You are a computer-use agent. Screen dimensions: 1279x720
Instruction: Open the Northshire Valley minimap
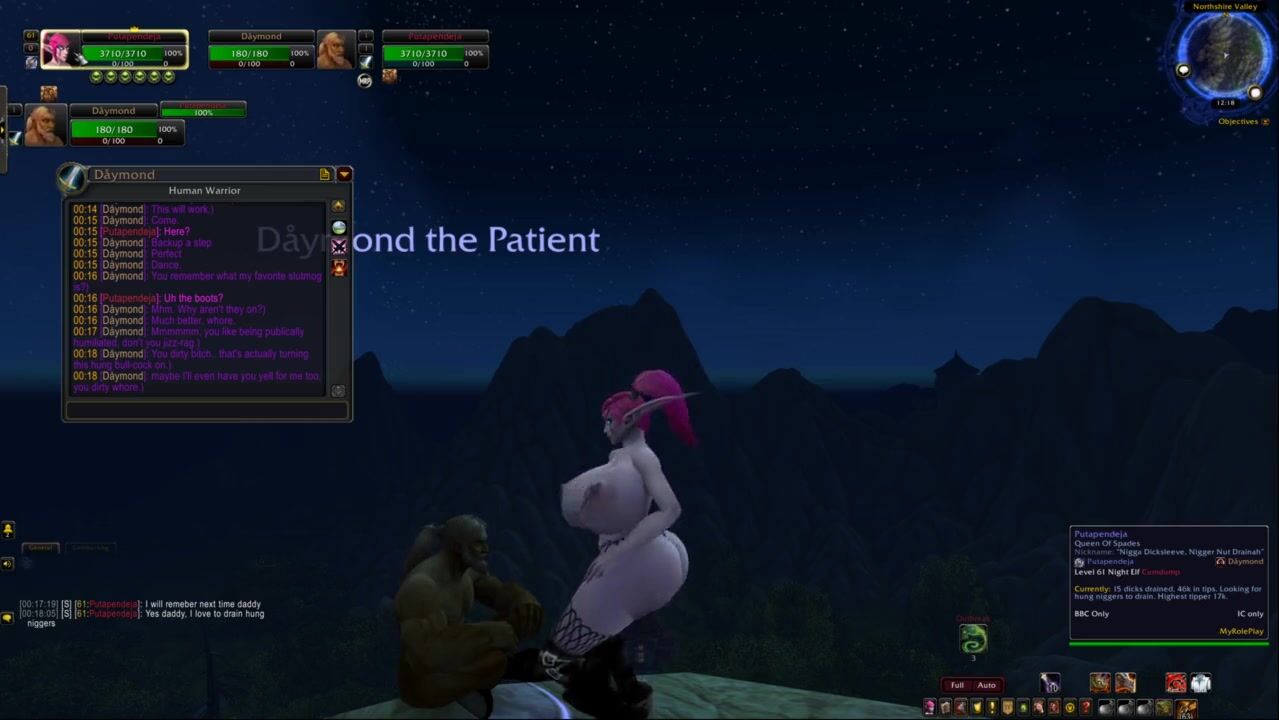(x=1224, y=55)
